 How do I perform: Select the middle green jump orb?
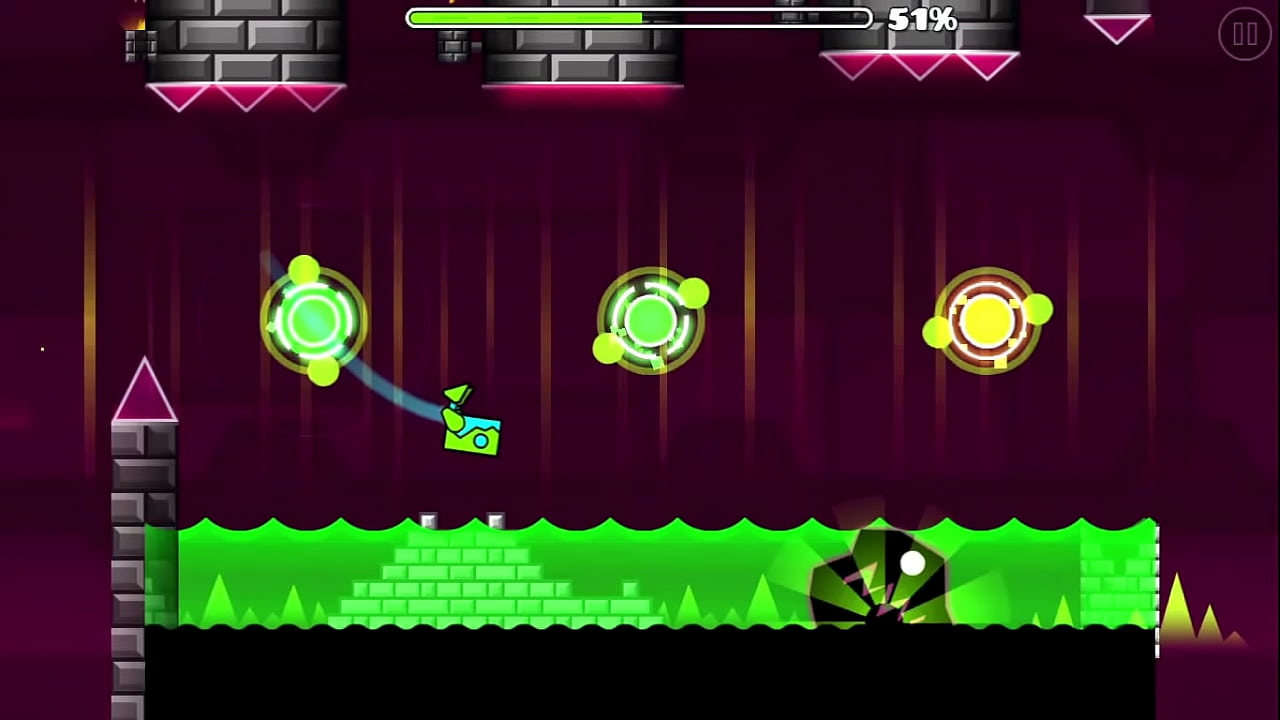[653, 320]
